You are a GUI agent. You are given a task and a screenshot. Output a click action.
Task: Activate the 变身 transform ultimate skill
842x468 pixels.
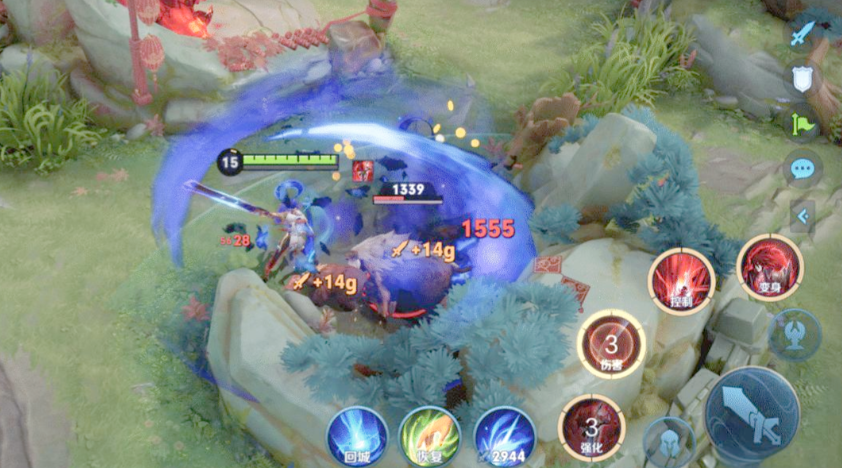[770, 269]
